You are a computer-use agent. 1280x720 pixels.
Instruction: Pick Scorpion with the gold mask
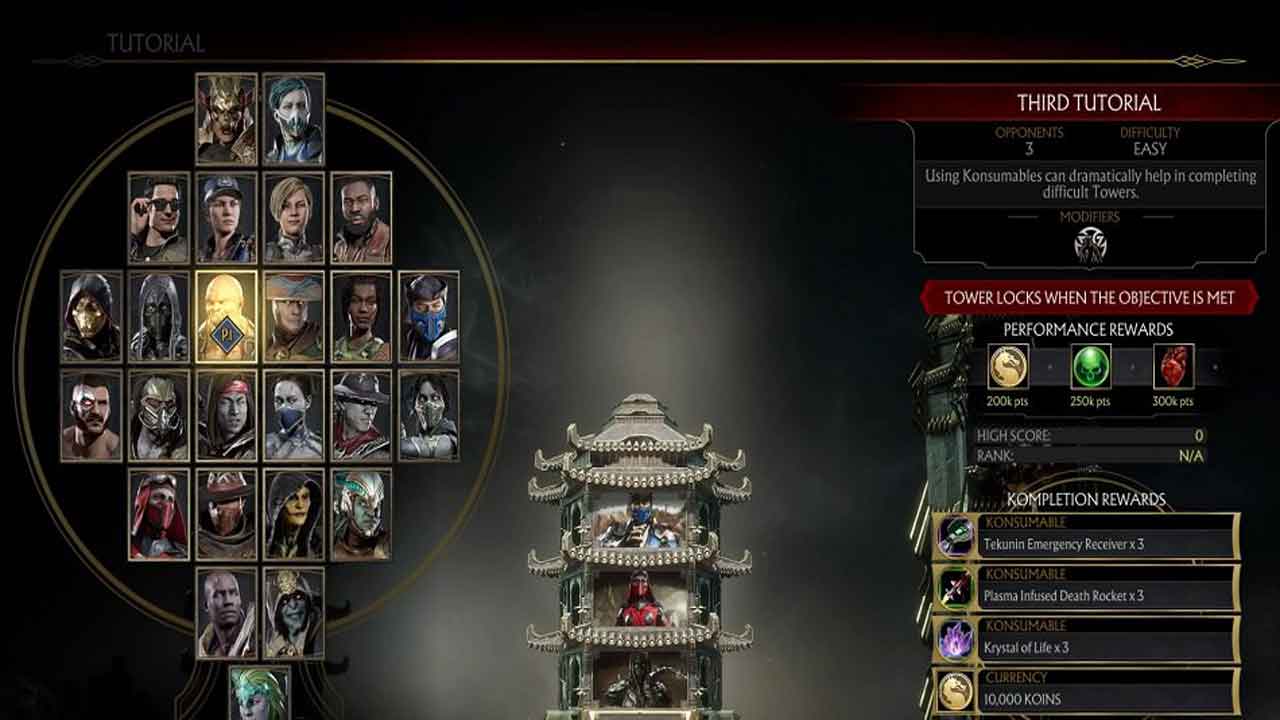(91, 316)
